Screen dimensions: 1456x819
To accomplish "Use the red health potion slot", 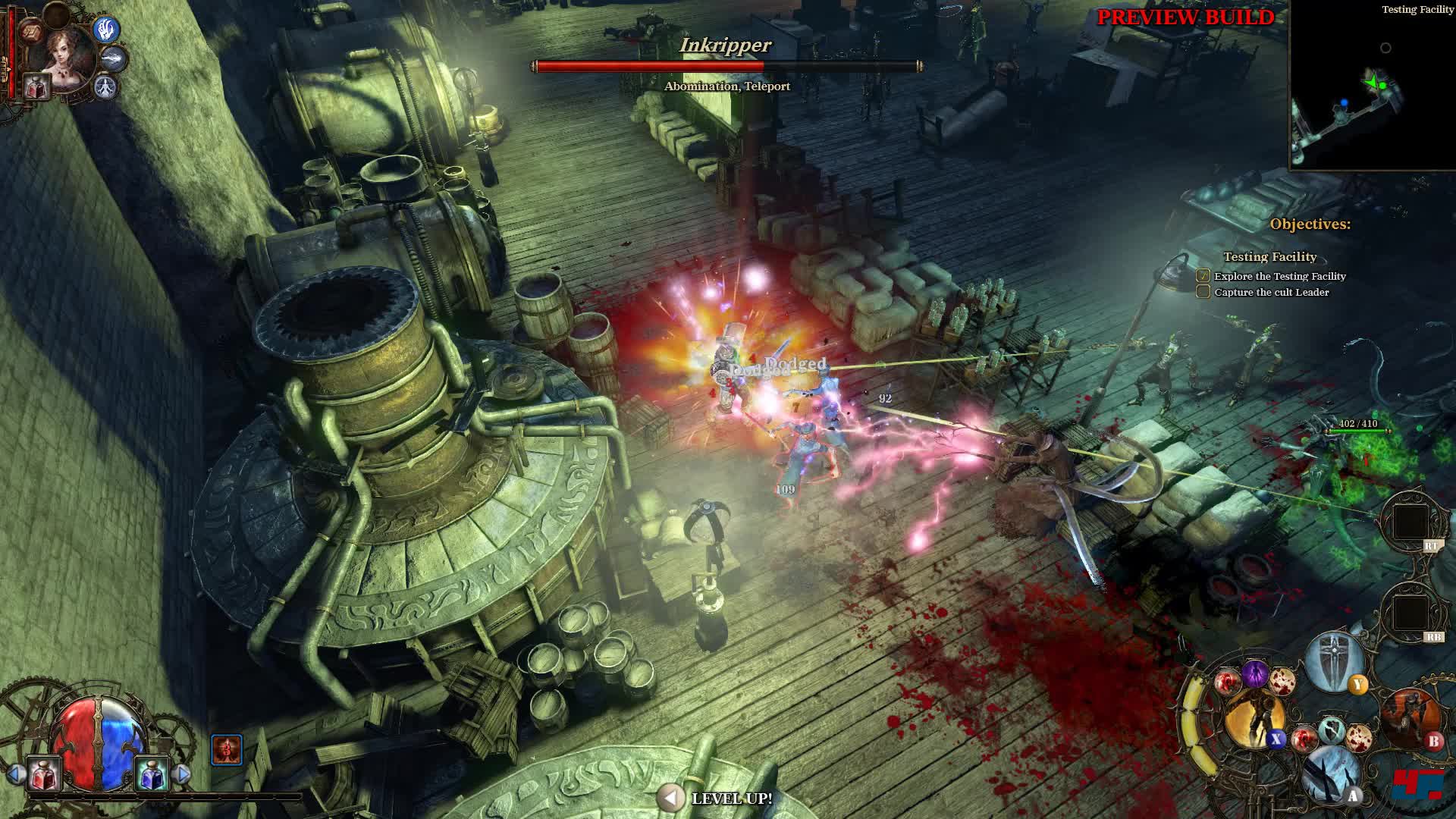I will (x=43, y=773).
